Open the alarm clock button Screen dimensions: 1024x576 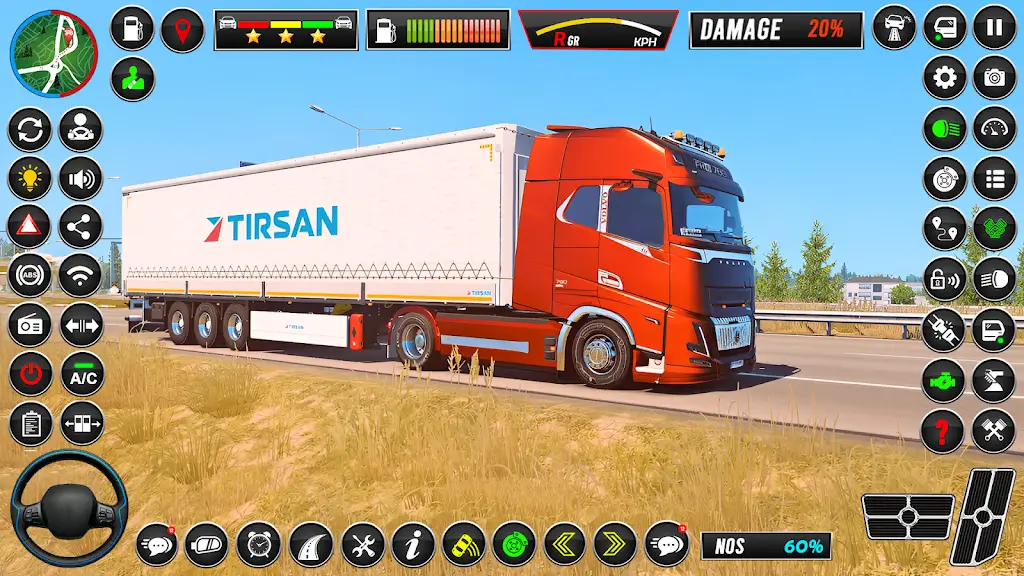259,545
